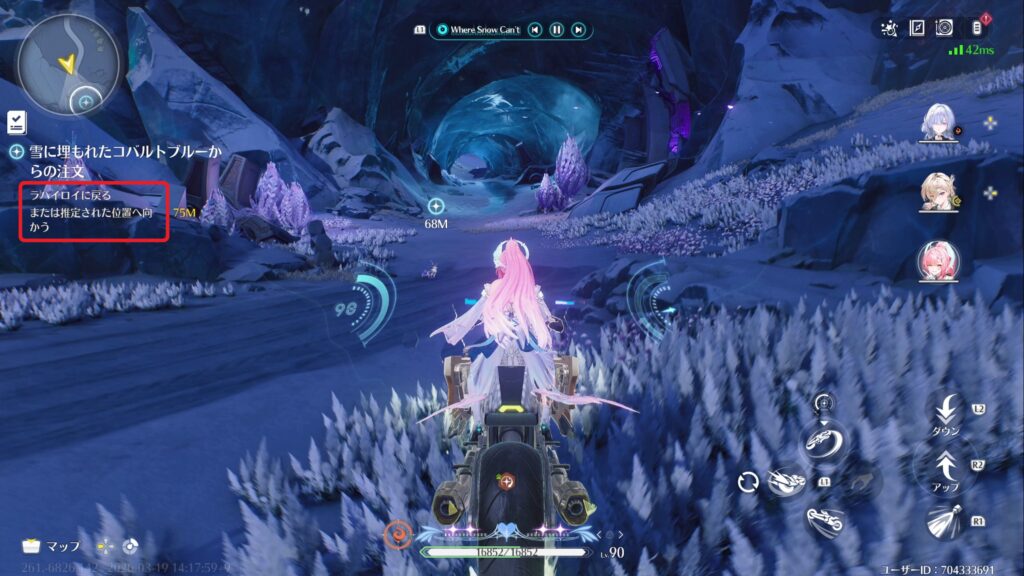Switch to the silver-haired party member
This screenshot has height=576, width=1024.
click(938, 122)
